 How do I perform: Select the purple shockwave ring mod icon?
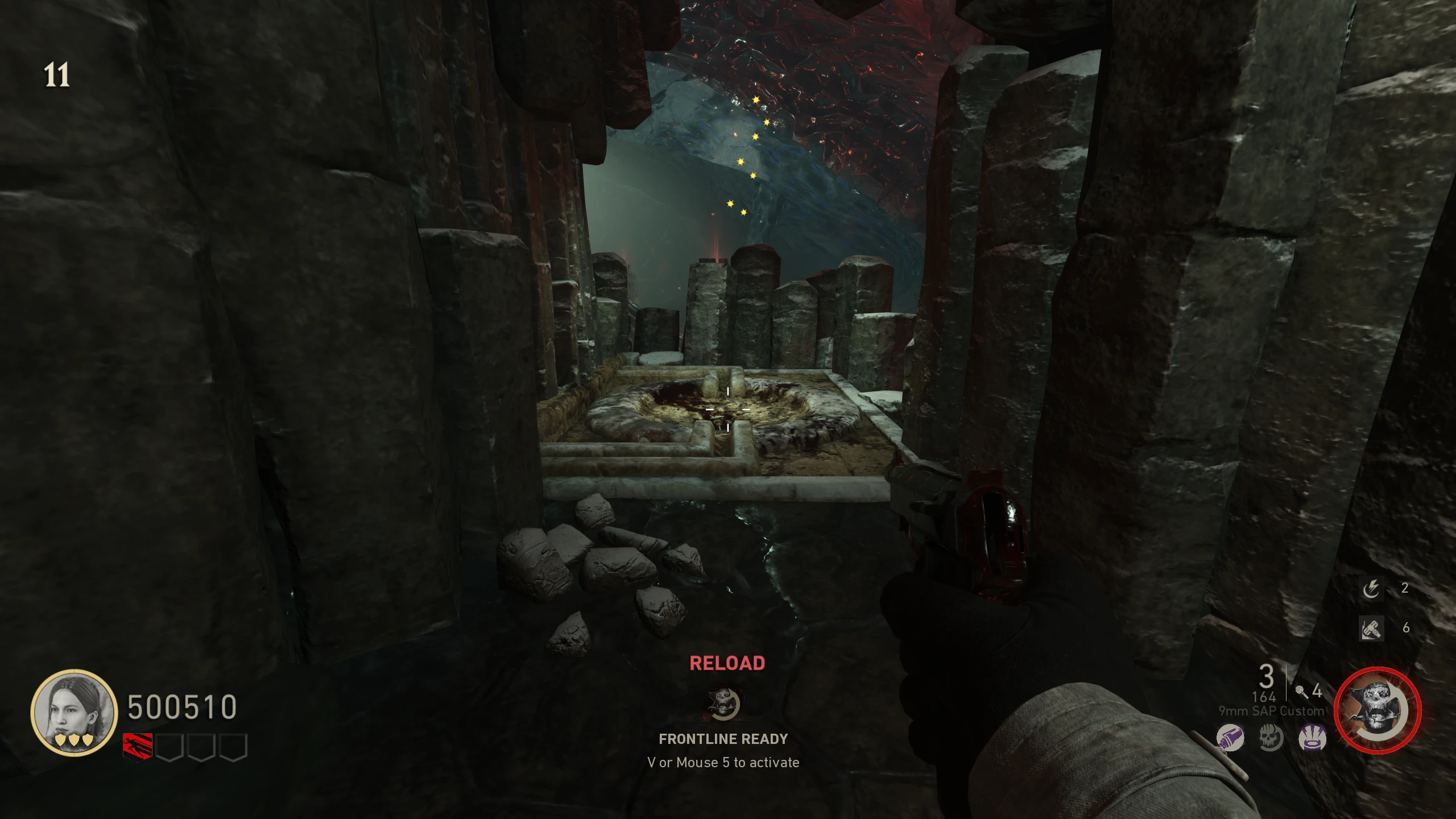(1312, 738)
